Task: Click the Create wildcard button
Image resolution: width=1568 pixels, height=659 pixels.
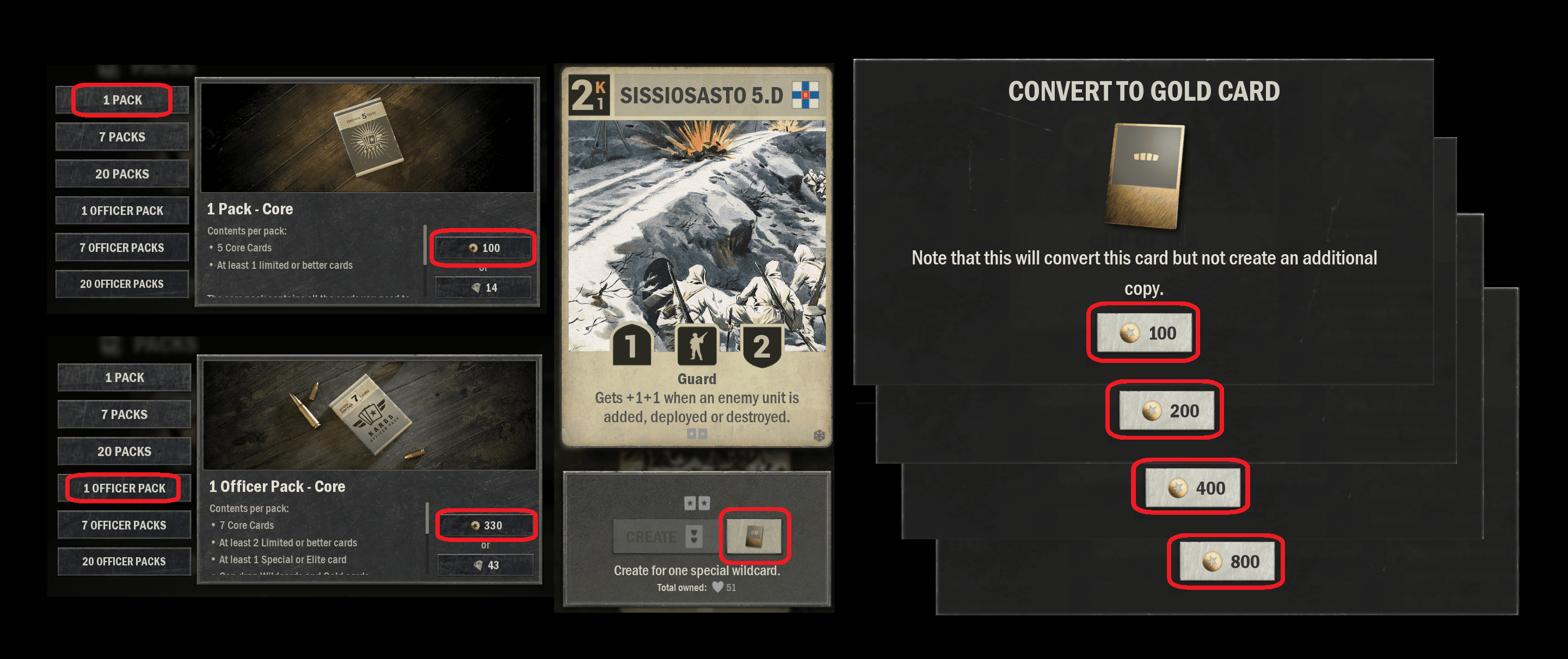Action: (x=663, y=537)
